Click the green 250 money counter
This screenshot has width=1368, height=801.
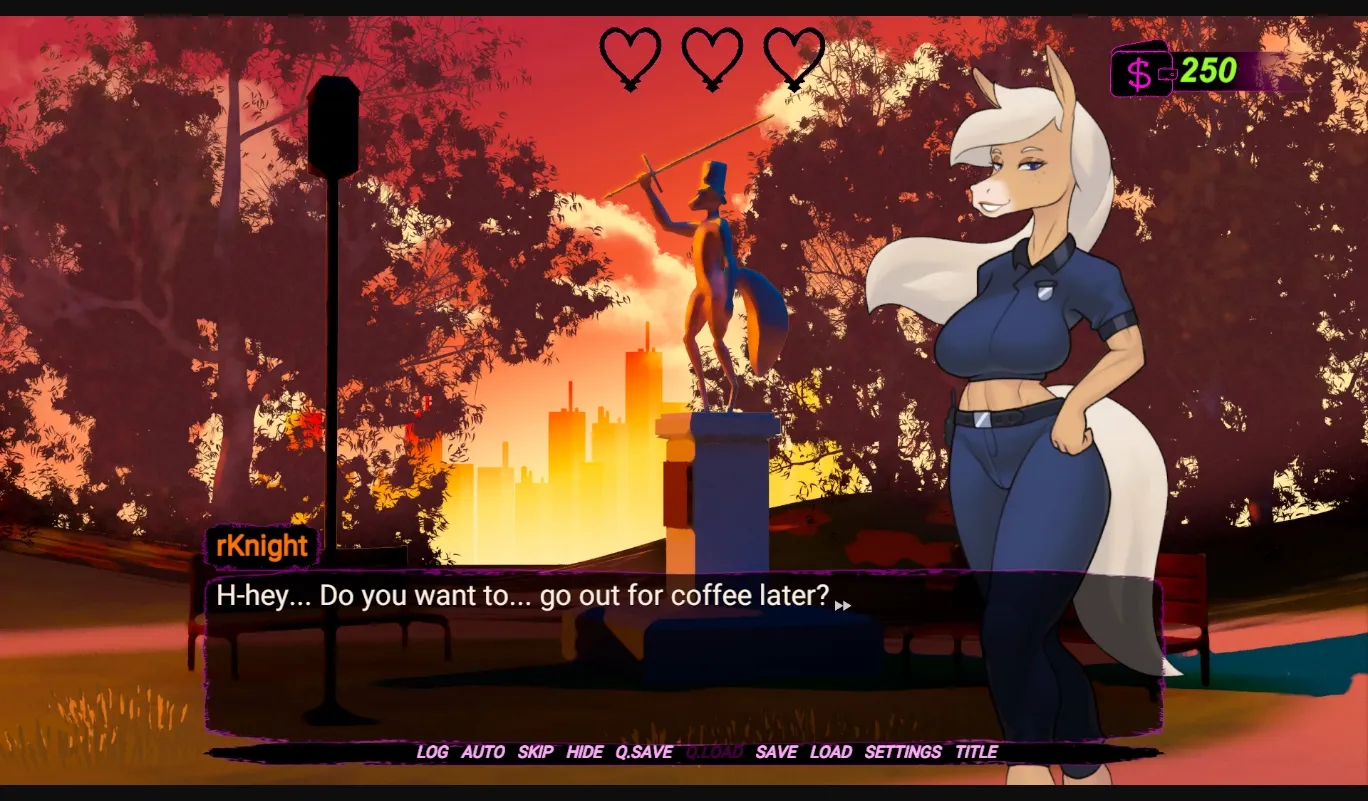tap(1208, 71)
